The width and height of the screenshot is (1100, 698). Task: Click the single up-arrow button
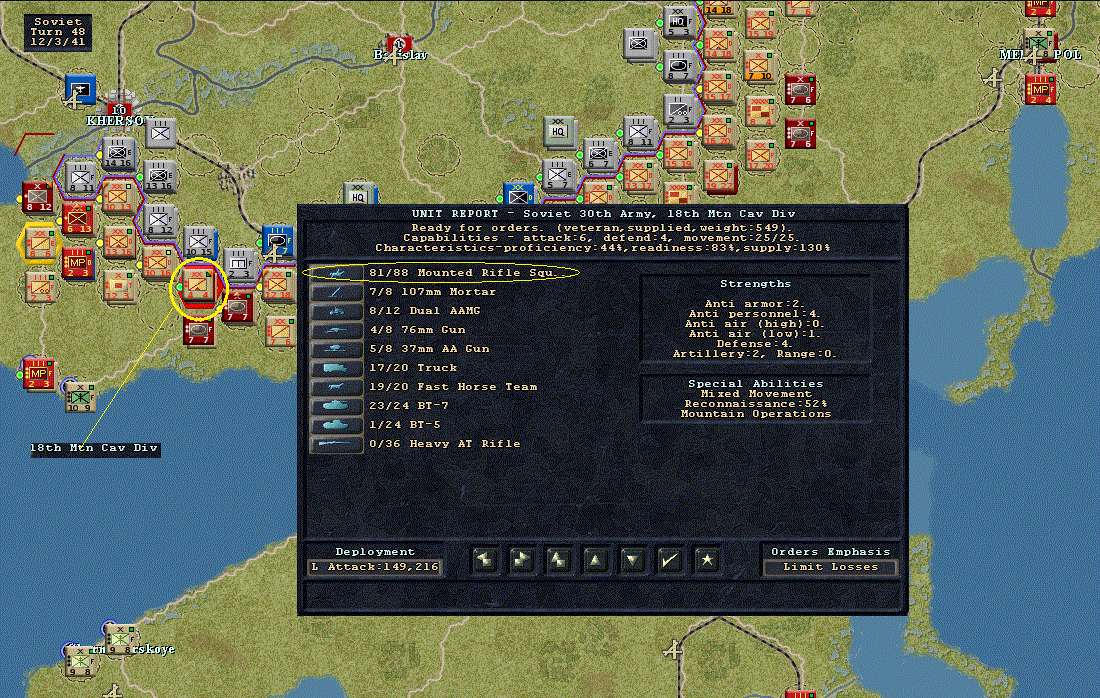[595, 560]
